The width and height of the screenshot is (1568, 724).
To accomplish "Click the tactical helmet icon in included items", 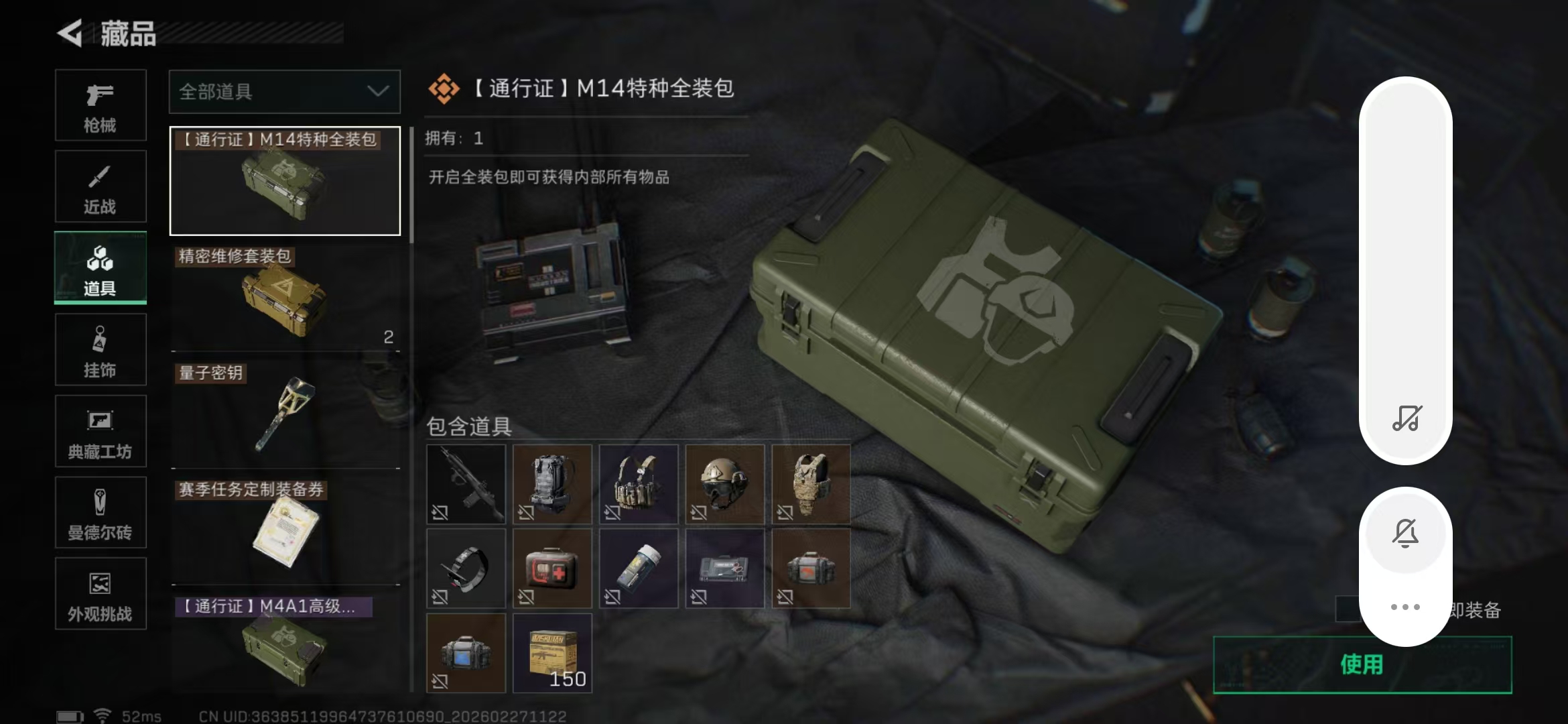I will pos(724,484).
